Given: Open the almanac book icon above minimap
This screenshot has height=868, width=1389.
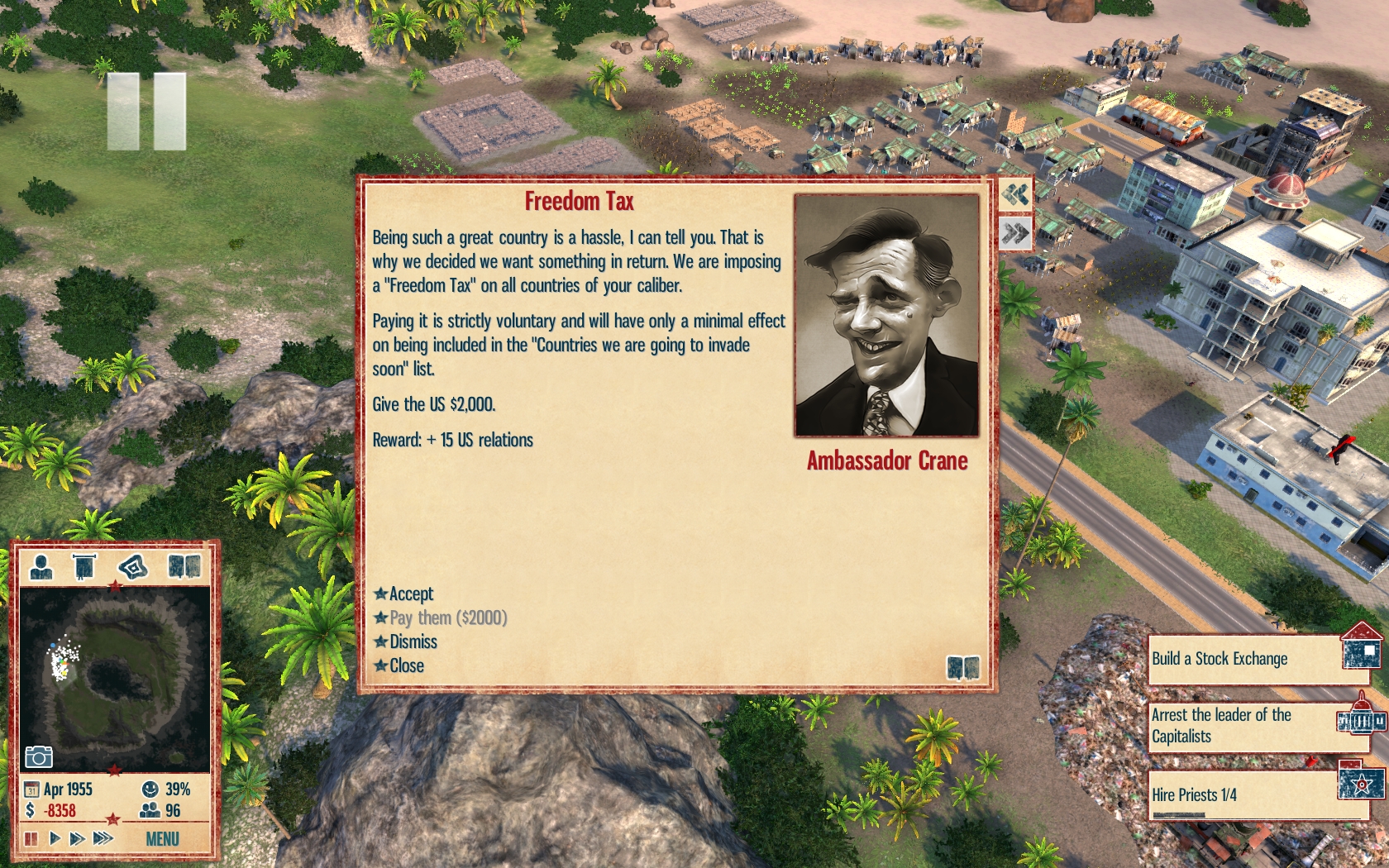Looking at the screenshot, I should [x=184, y=567].
